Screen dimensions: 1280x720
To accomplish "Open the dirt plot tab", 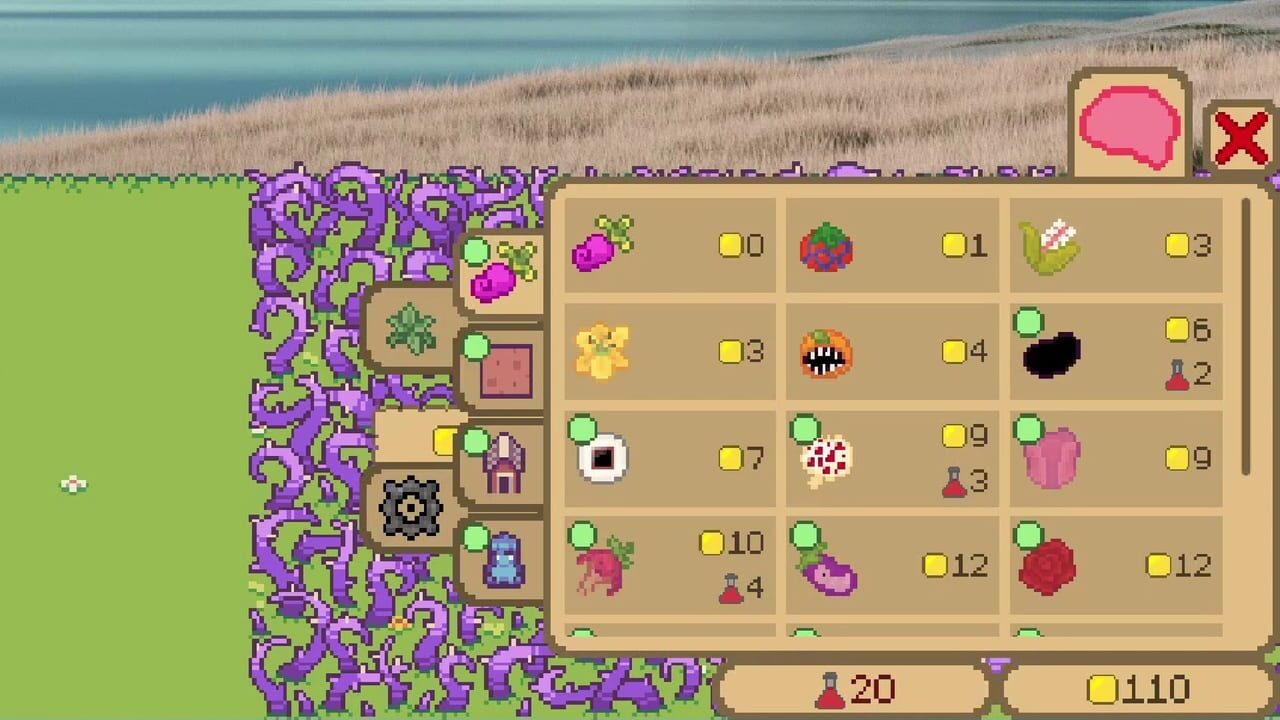I will [x=505, y=368].
